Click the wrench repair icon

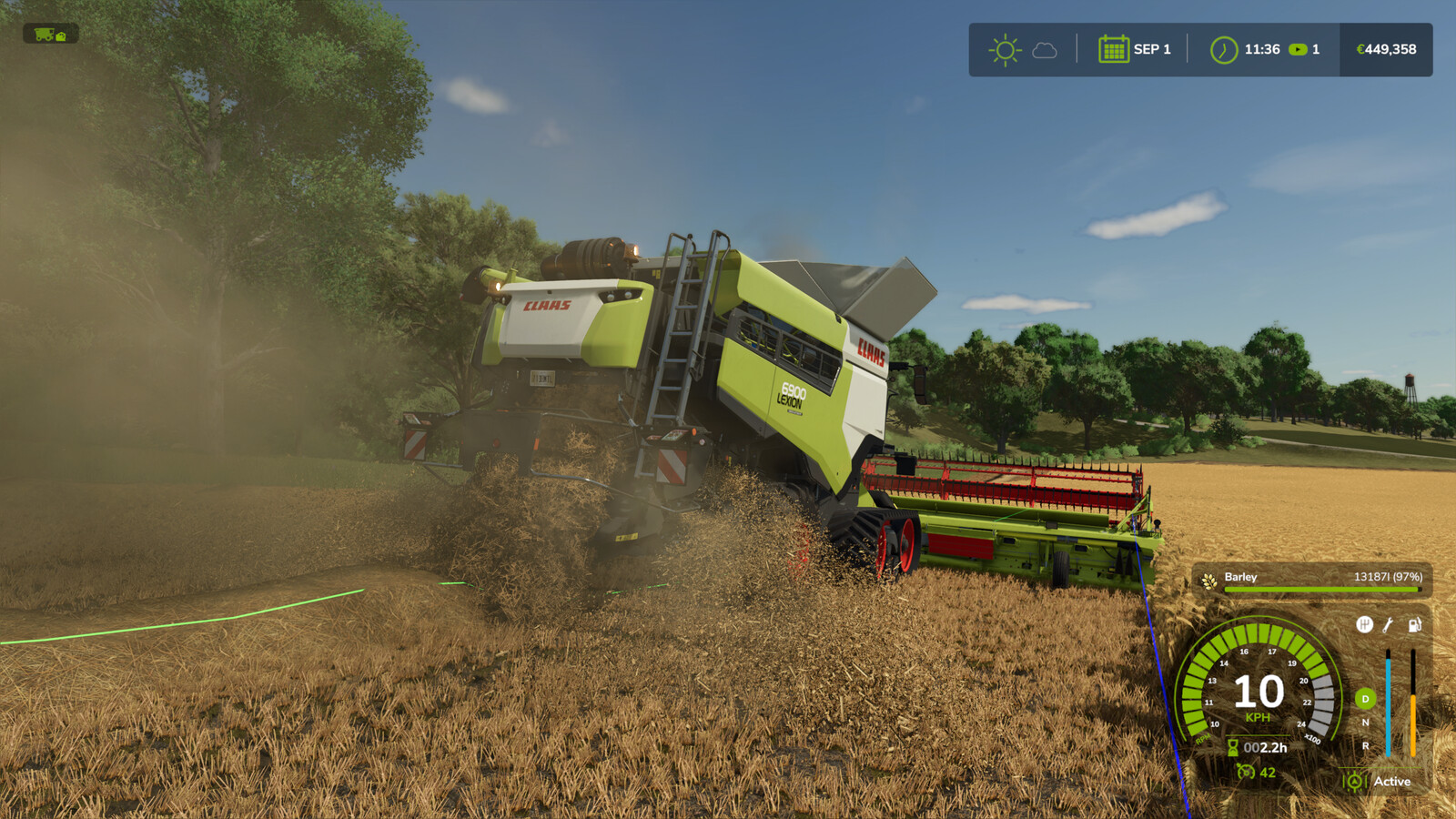click(x=1387, y=625)
